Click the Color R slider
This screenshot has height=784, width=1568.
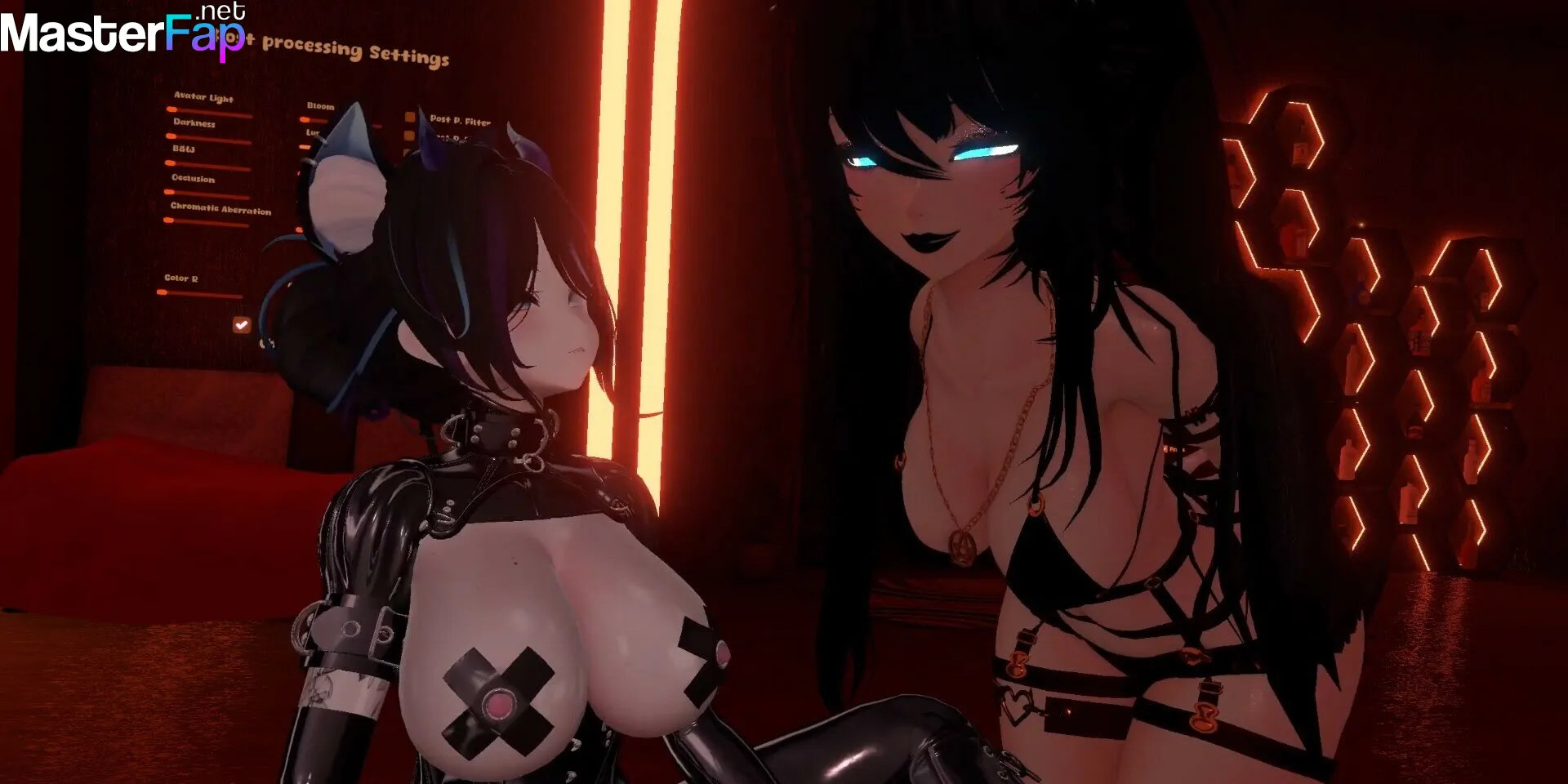(x=201, y=294)
